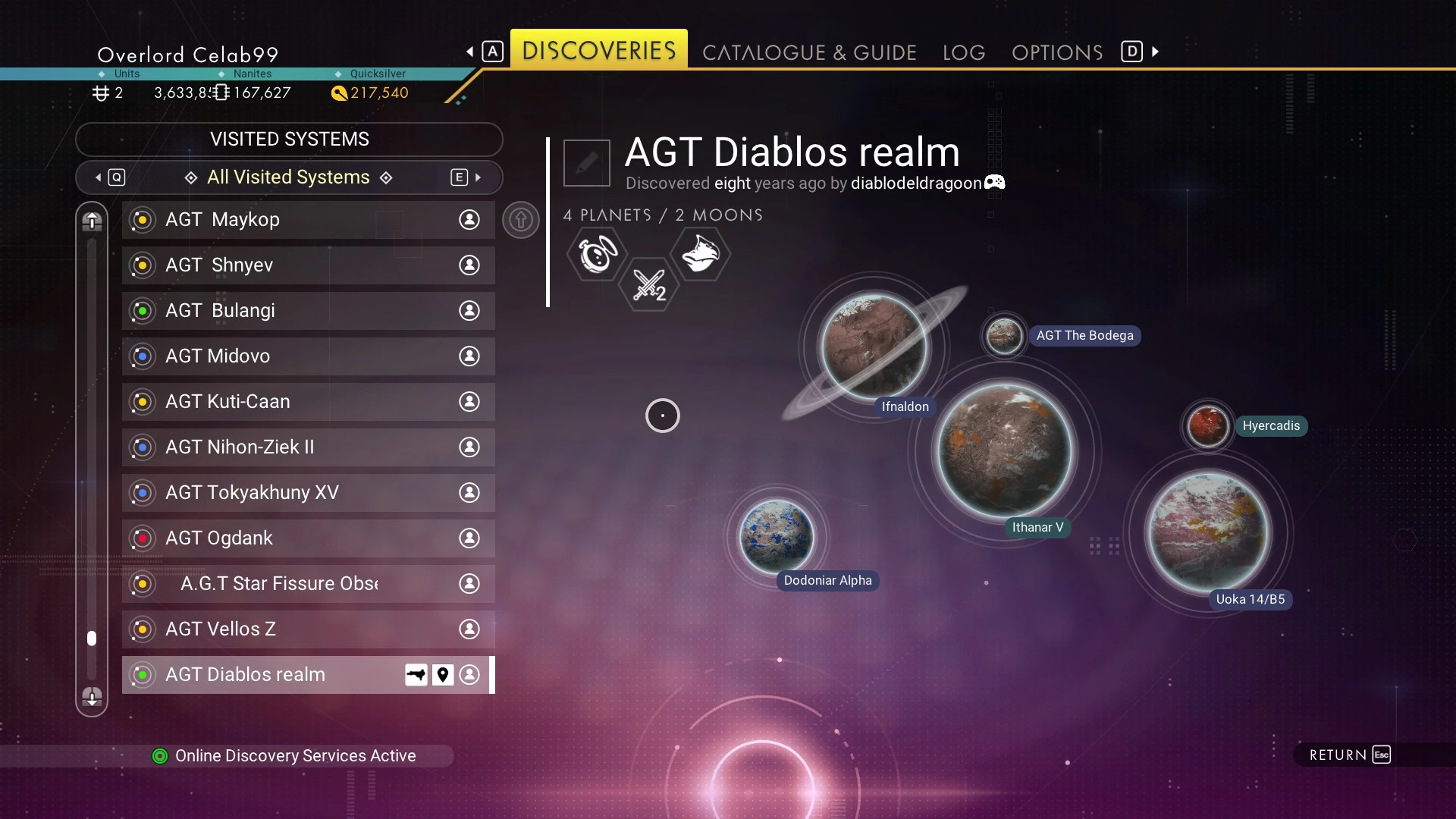Open the Dodoniar Alpha planet details

(x=776, y=536)
